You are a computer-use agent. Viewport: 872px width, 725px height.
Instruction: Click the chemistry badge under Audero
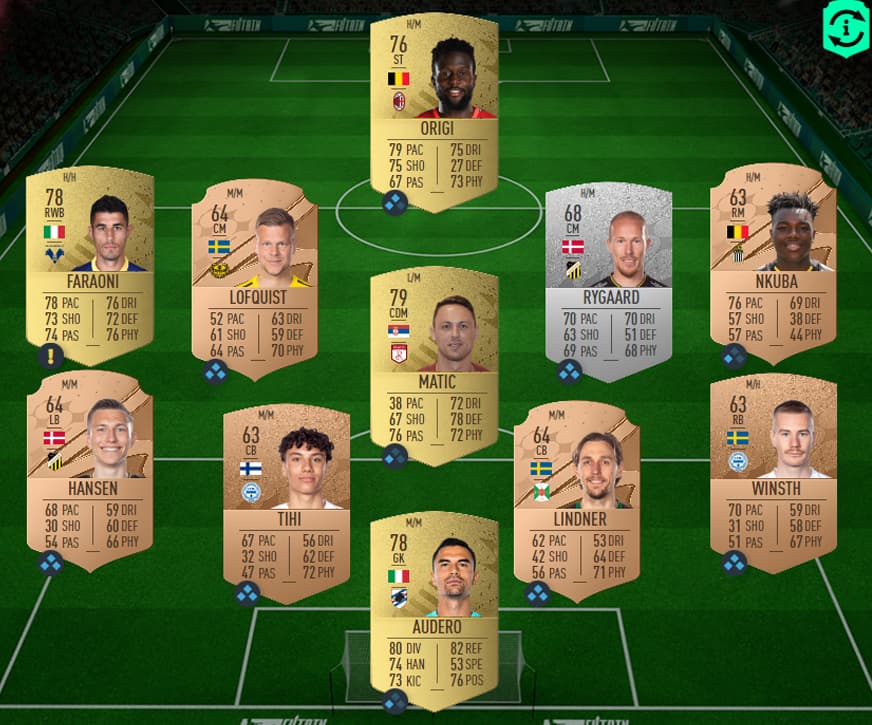(394, 702)
